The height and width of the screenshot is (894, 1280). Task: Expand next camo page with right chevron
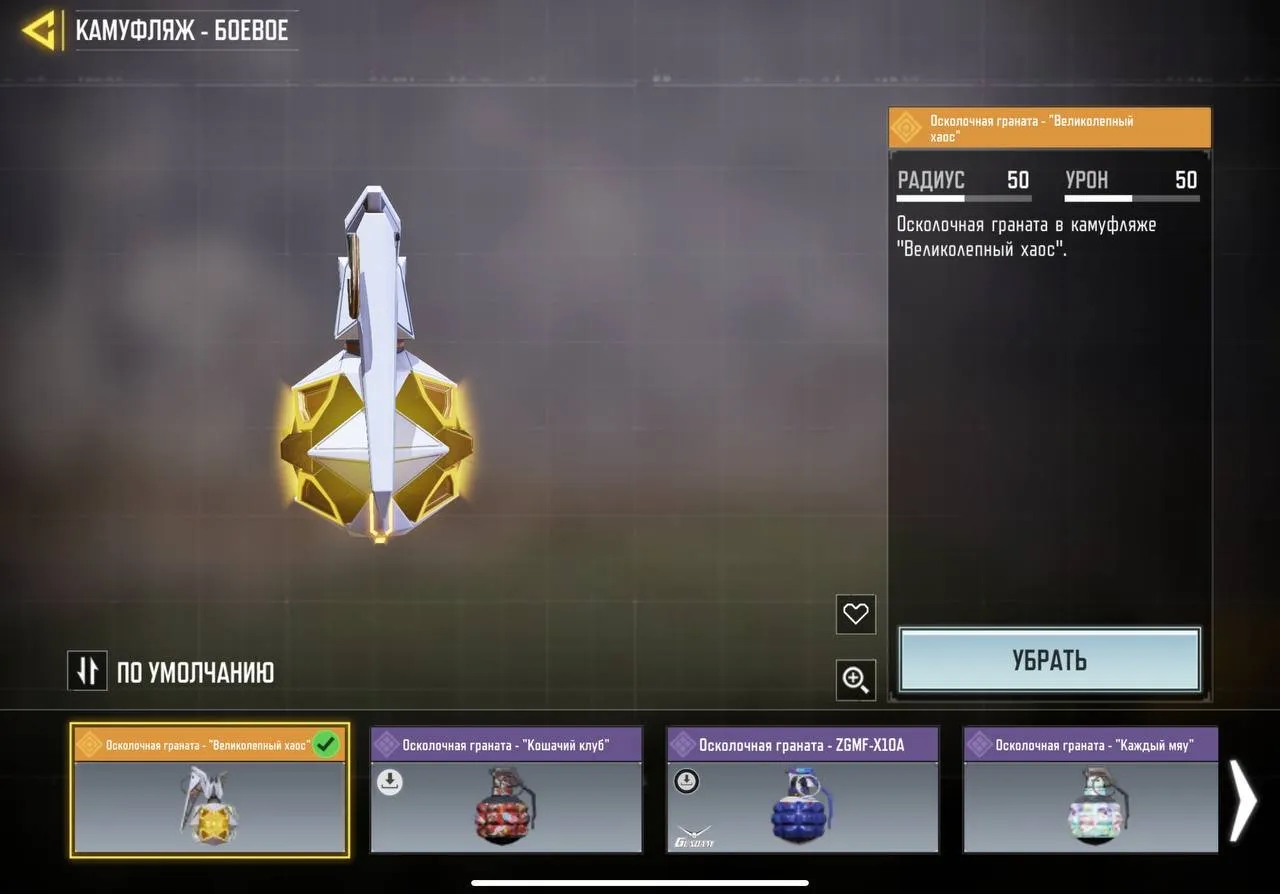coord(1244,800)
